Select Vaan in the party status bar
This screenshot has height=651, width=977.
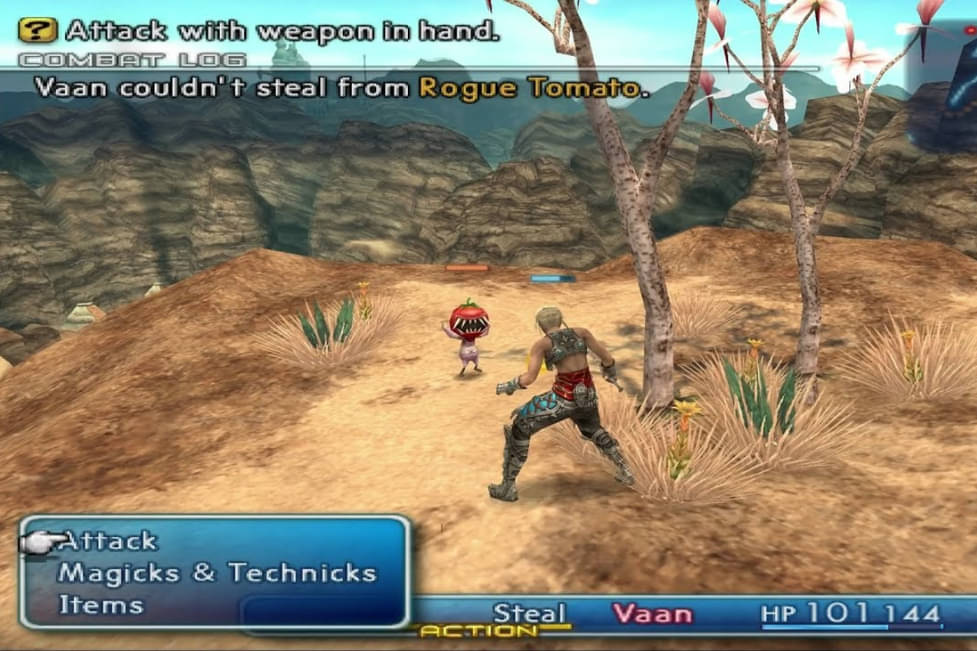(x=652, y=613)
